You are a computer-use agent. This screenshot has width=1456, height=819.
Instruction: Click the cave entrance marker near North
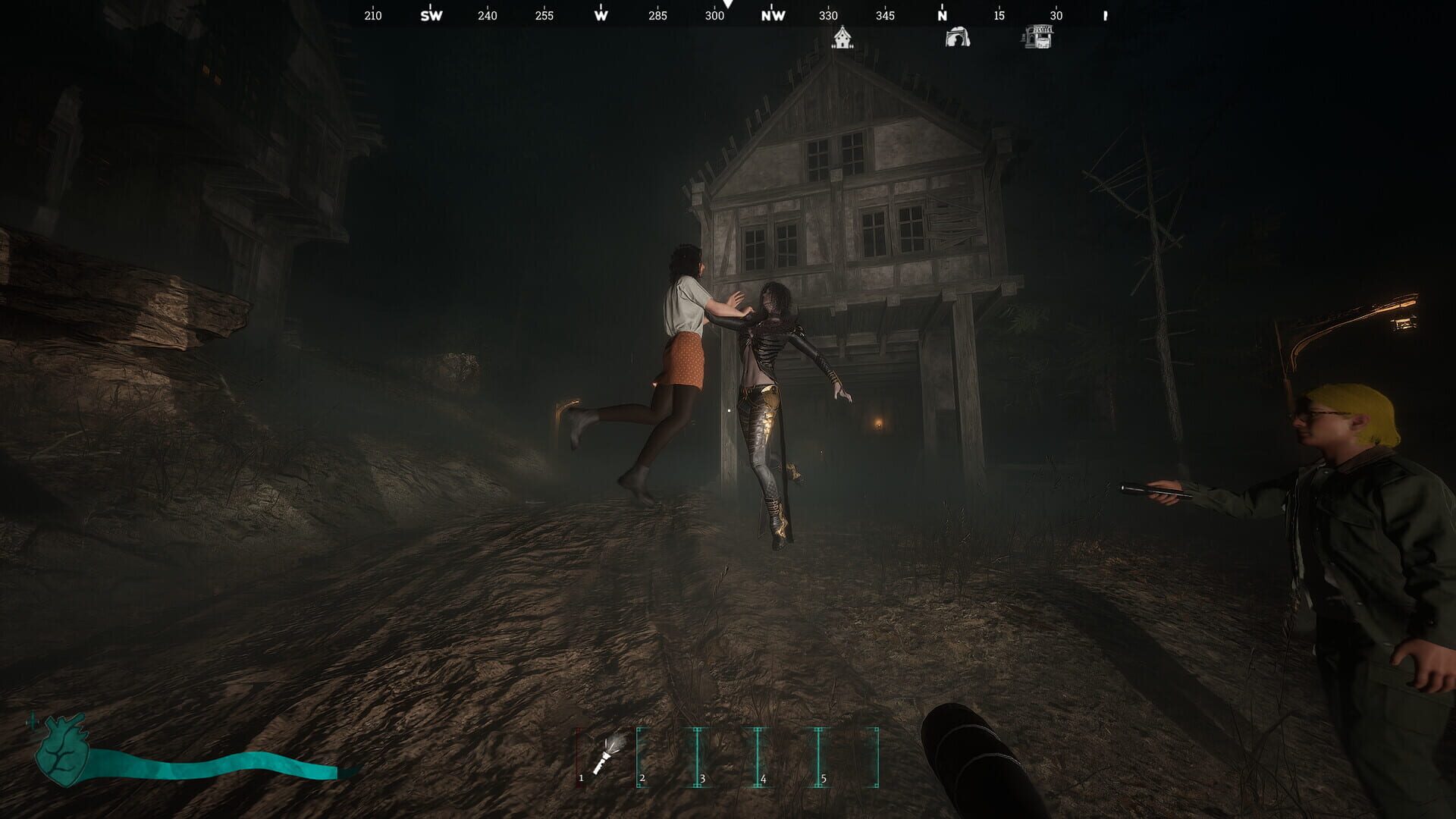957,36
